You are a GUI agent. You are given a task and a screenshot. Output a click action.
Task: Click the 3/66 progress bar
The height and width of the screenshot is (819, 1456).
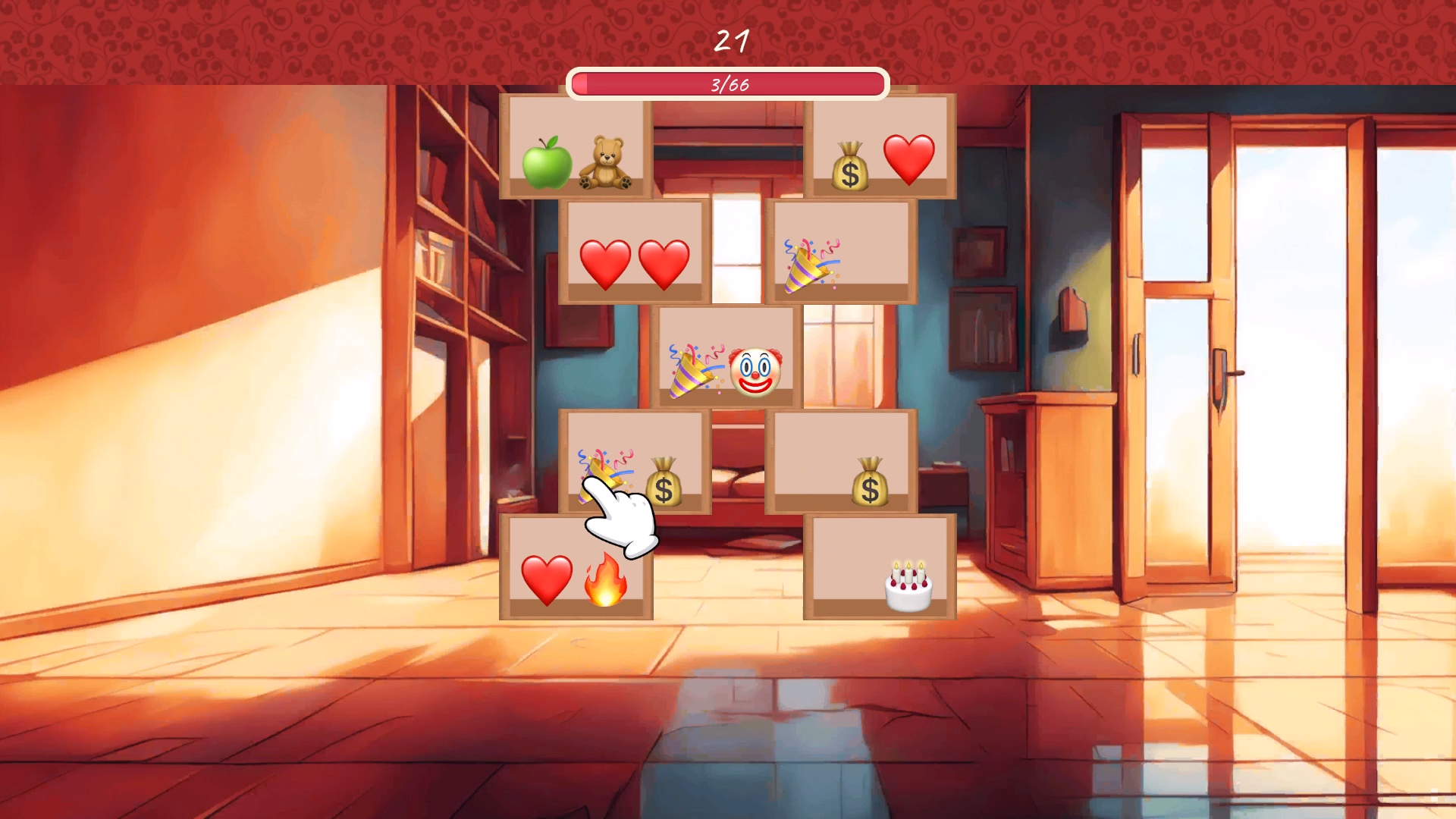728,86
